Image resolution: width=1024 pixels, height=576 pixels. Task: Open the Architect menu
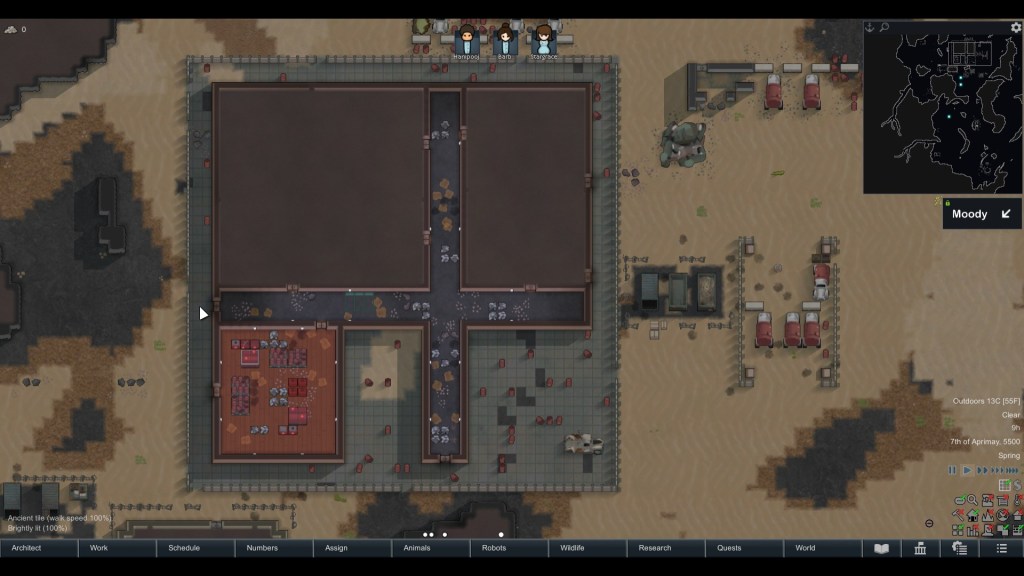tap(39, 548)
